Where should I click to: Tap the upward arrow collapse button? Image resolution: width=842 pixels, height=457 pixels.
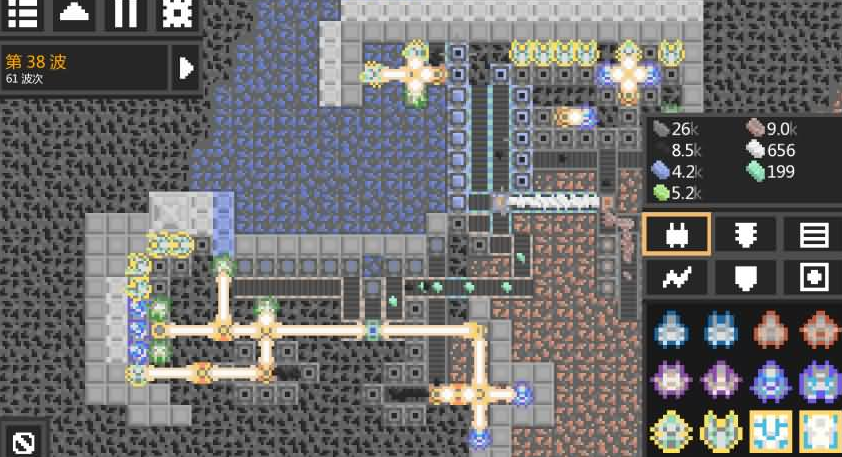tap(75, 14)
